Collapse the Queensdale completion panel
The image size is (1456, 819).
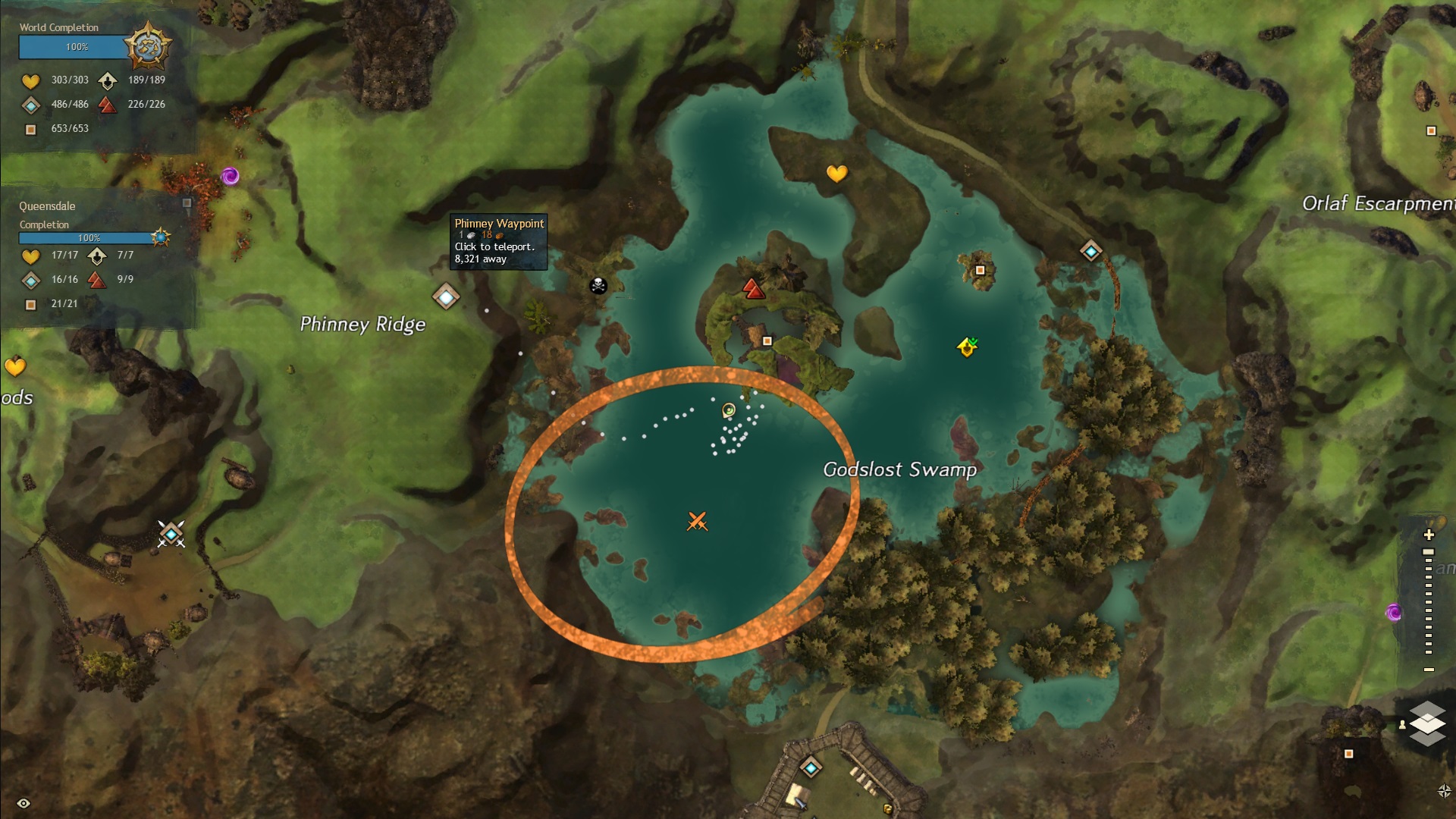[x=187, y=203]
